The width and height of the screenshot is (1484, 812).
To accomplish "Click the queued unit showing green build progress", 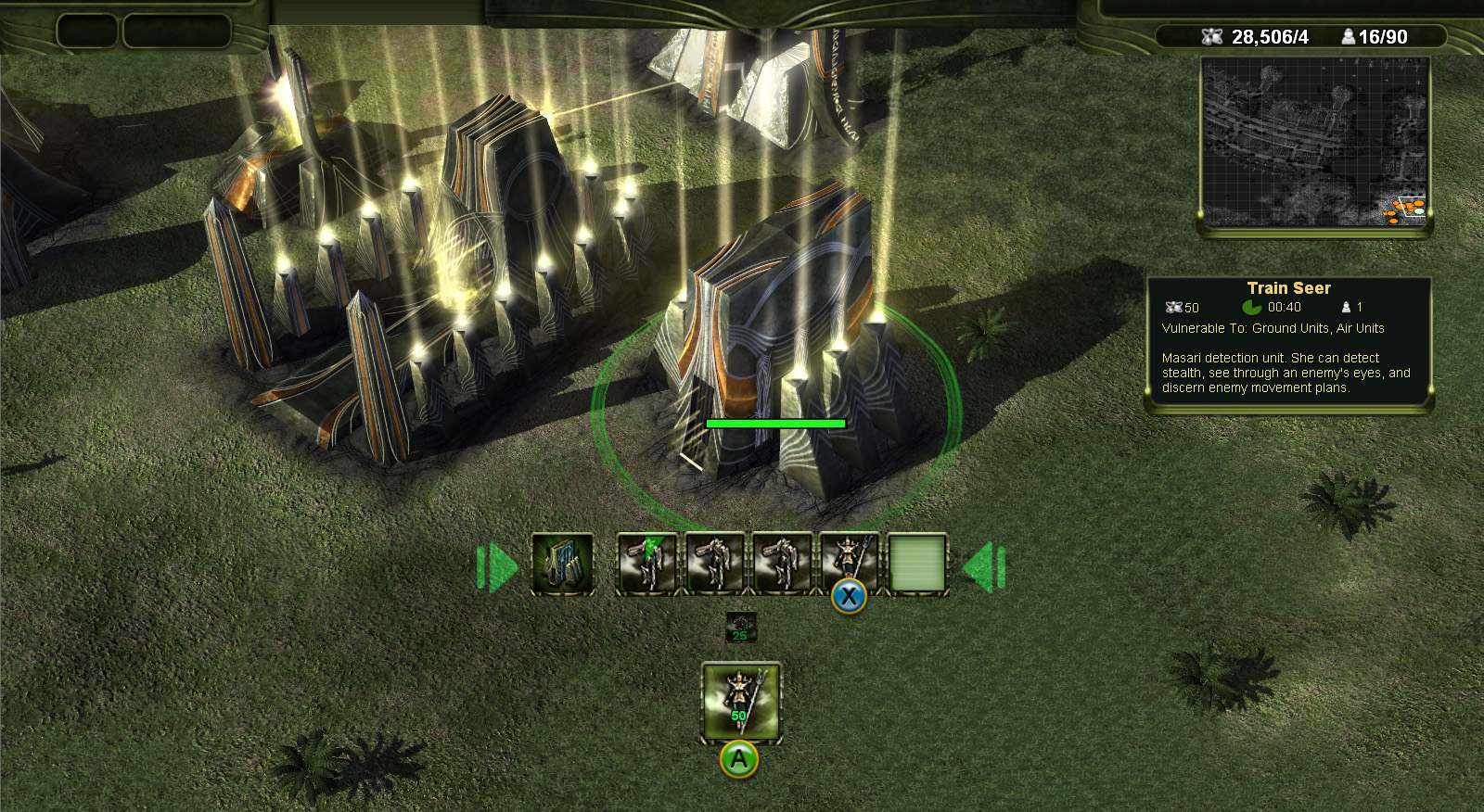I will coord(646,564).
